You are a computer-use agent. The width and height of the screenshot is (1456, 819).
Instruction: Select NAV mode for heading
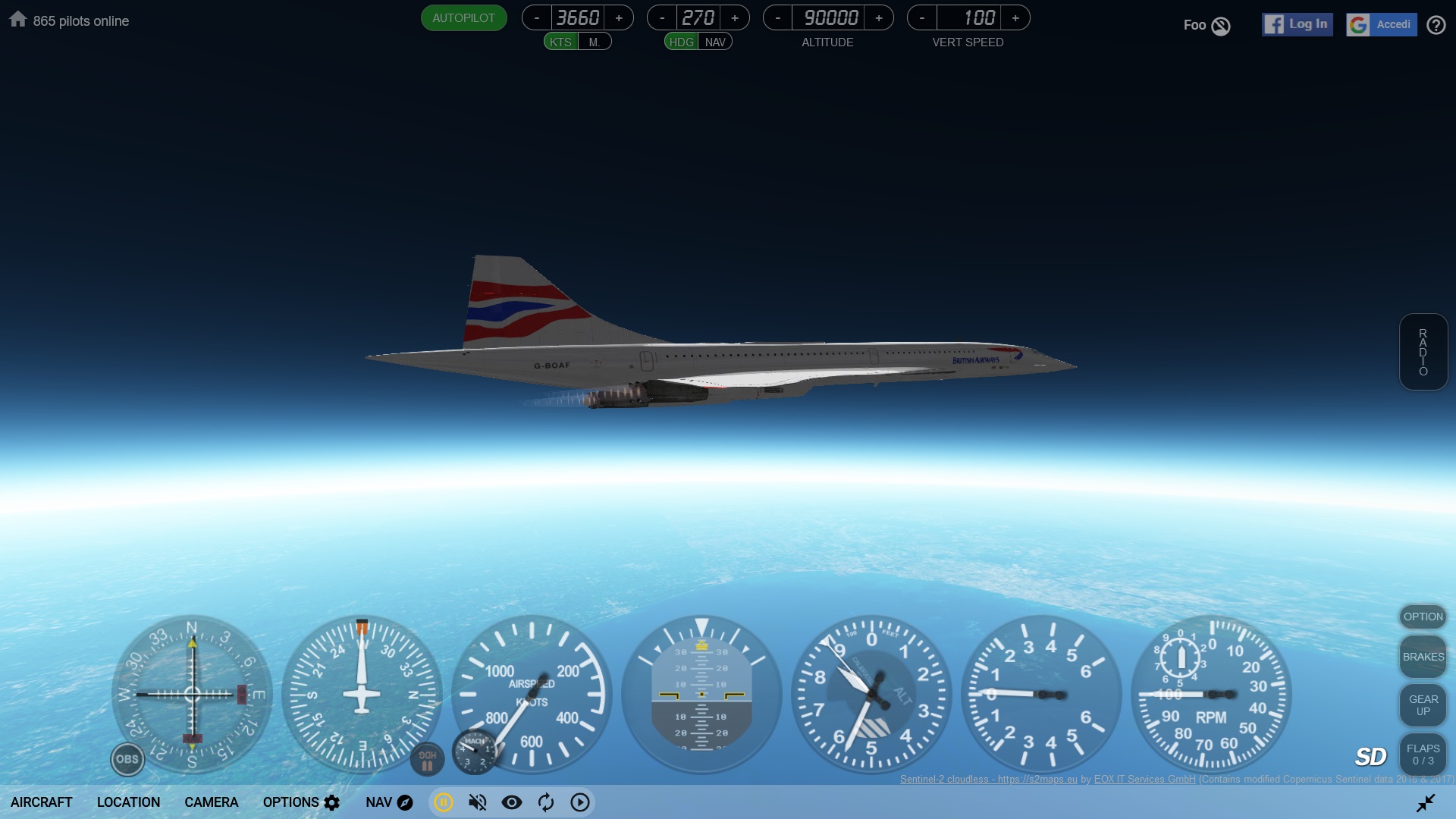(x=715, y=42)
